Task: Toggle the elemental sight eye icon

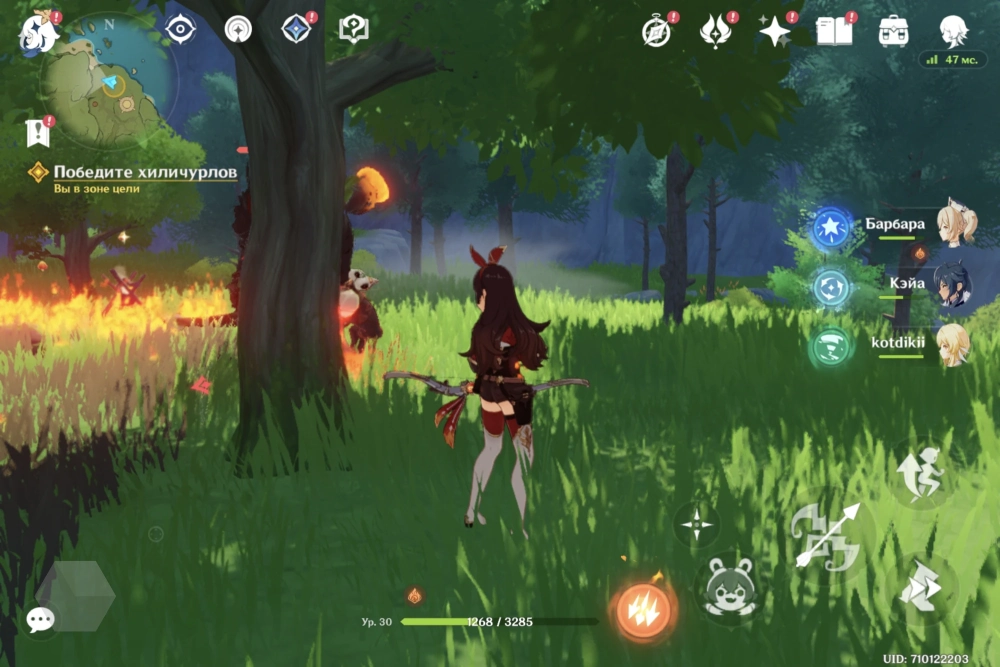Action: pos(180,30)
